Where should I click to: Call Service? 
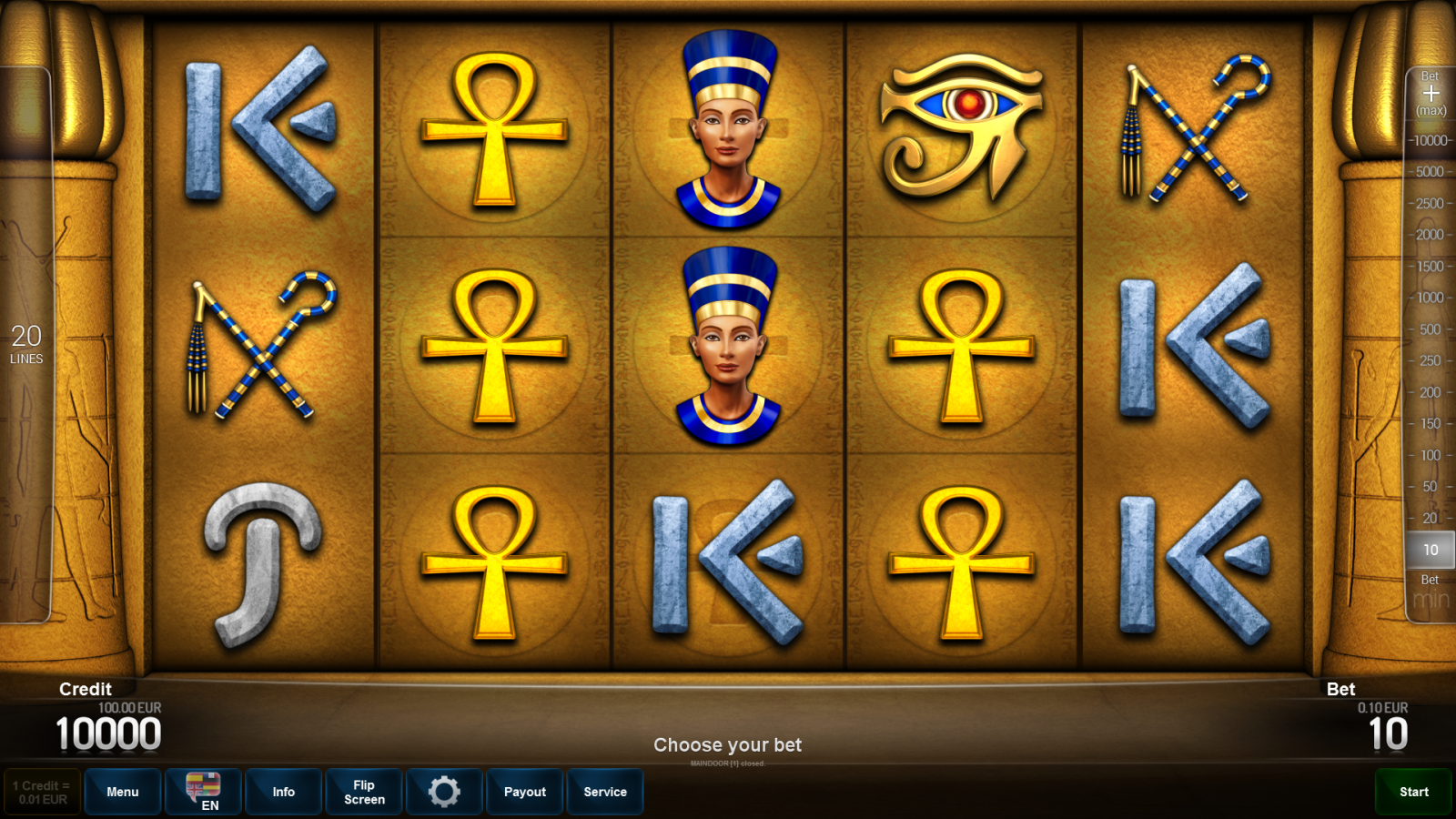coord(605,792)
